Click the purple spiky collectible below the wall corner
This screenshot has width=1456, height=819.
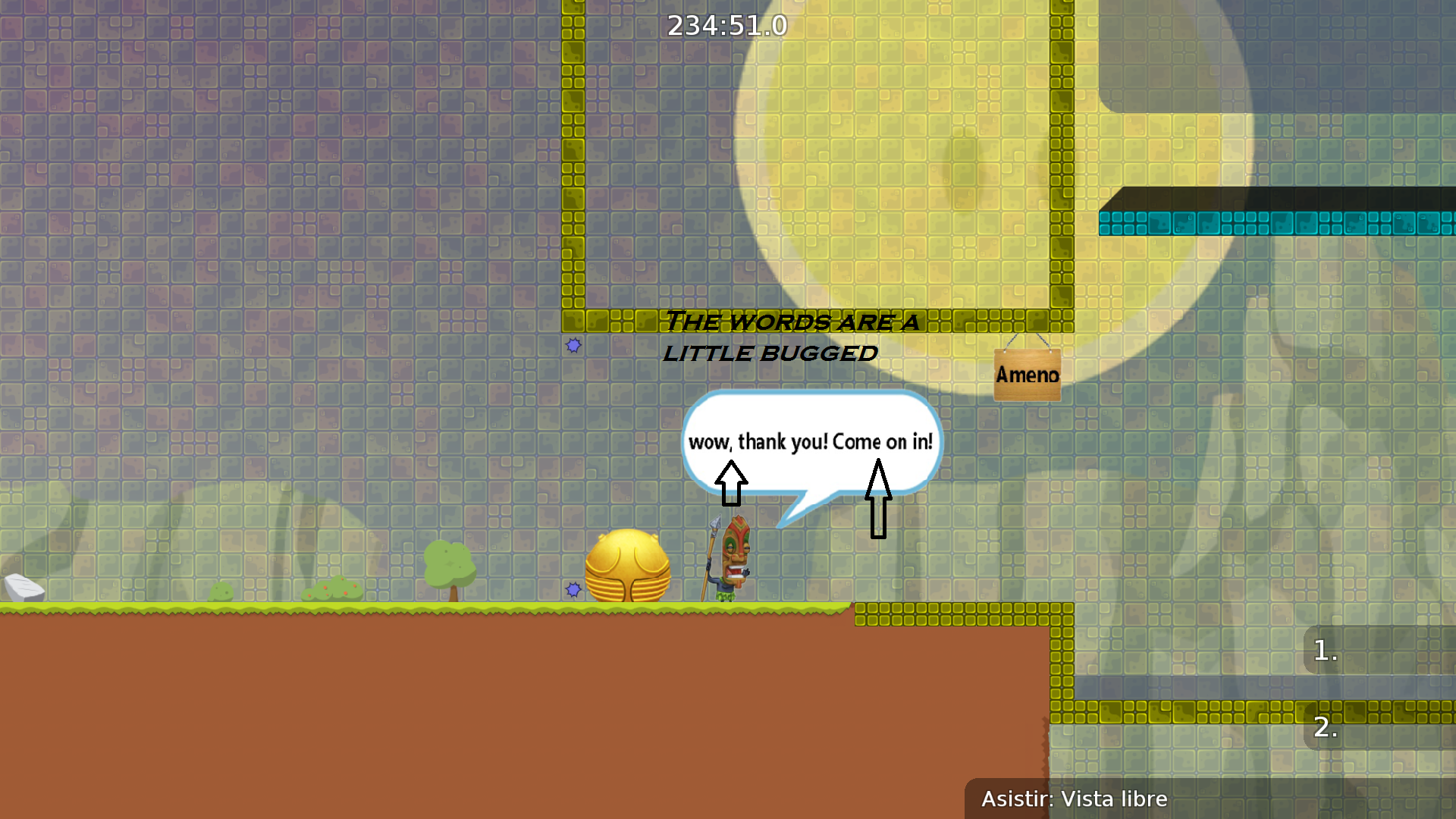coord(573,346)
